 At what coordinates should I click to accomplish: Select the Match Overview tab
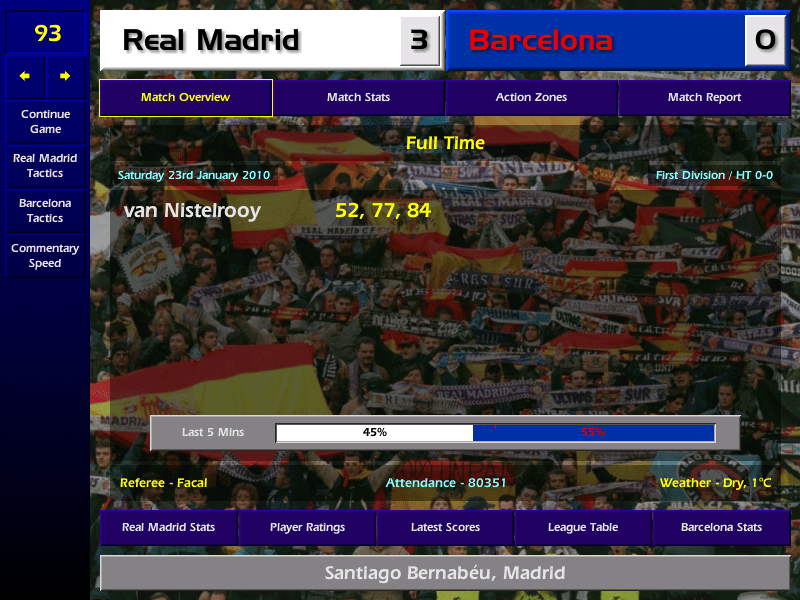185,97
